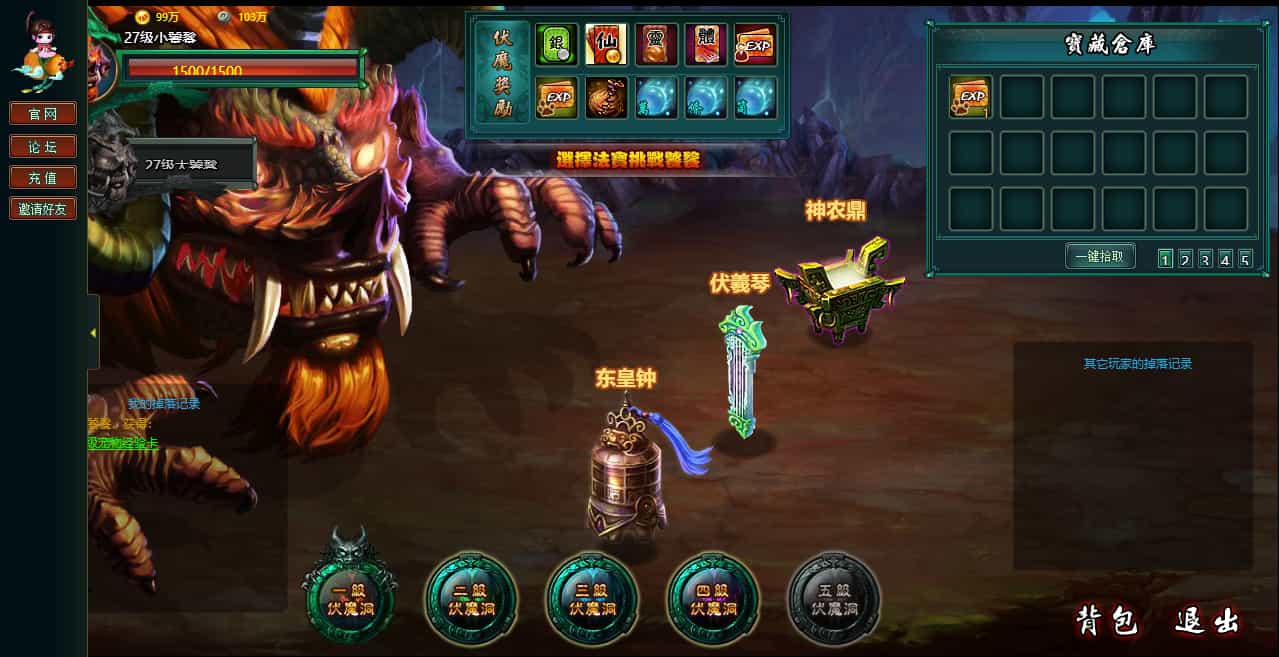Collapse the left sidebar arrow
Viewport: 1279px width, 657px height.
point(93,332)
